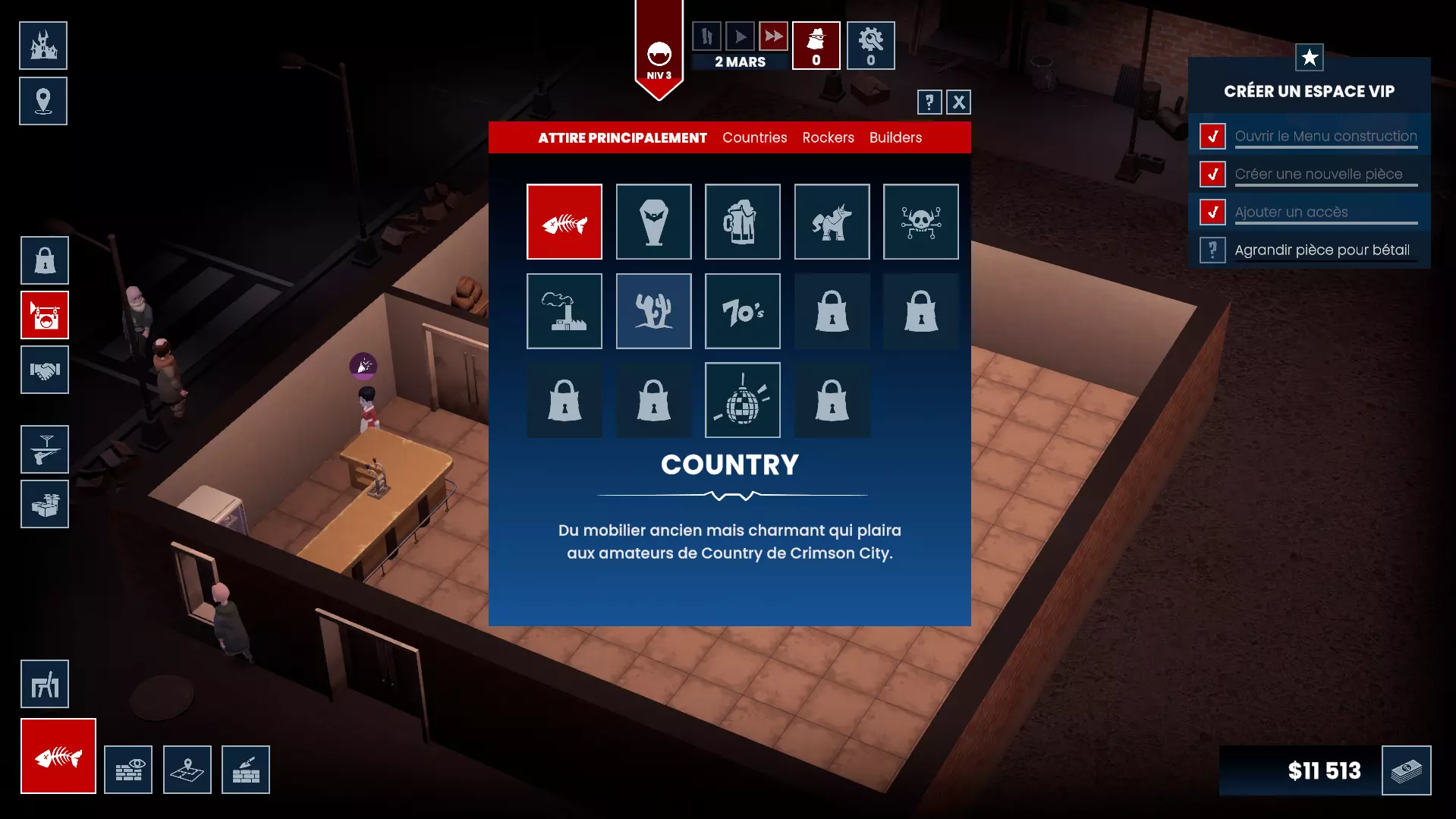Open the help question mark button

pyautogui.click(x=929, y=102)
